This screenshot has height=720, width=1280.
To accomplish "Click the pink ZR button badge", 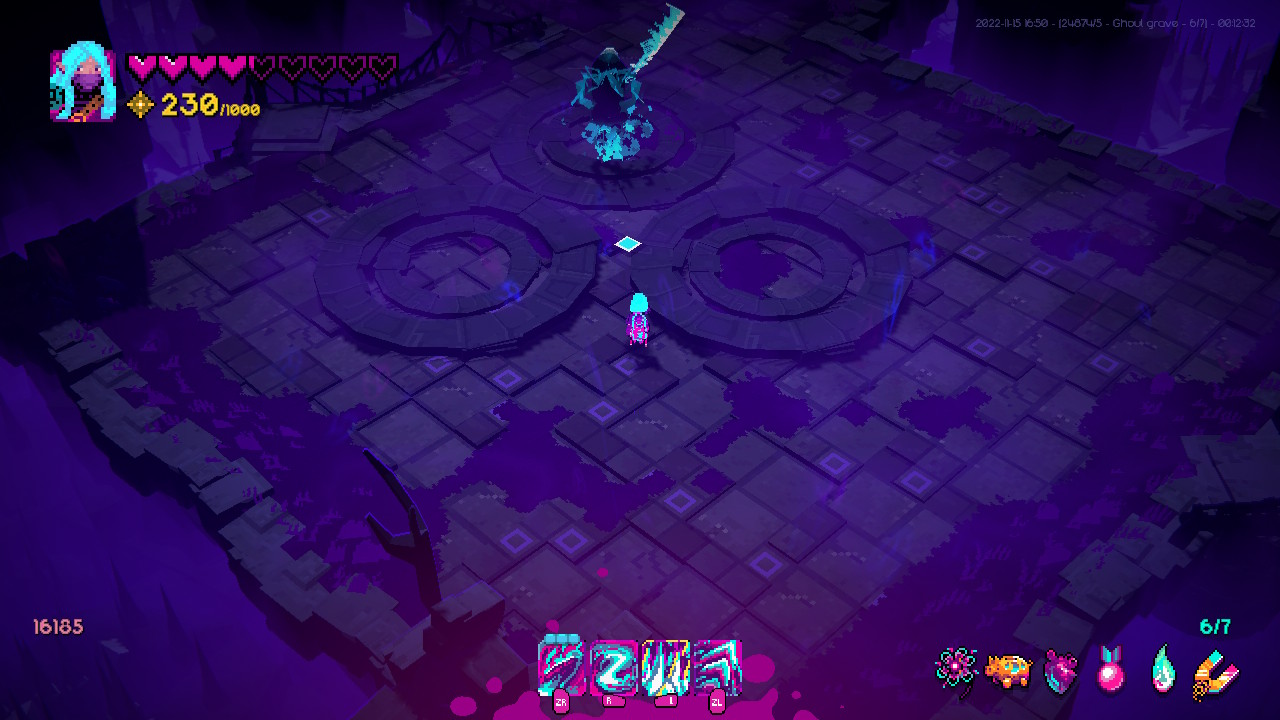I will 560,703.
